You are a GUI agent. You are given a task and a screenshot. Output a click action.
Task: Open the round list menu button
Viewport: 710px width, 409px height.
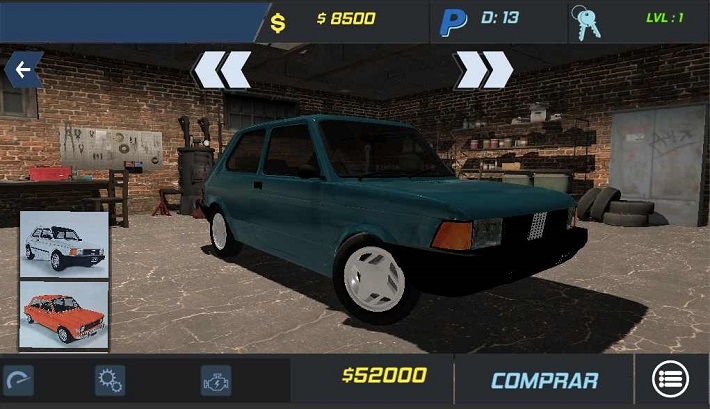[670, 380]
